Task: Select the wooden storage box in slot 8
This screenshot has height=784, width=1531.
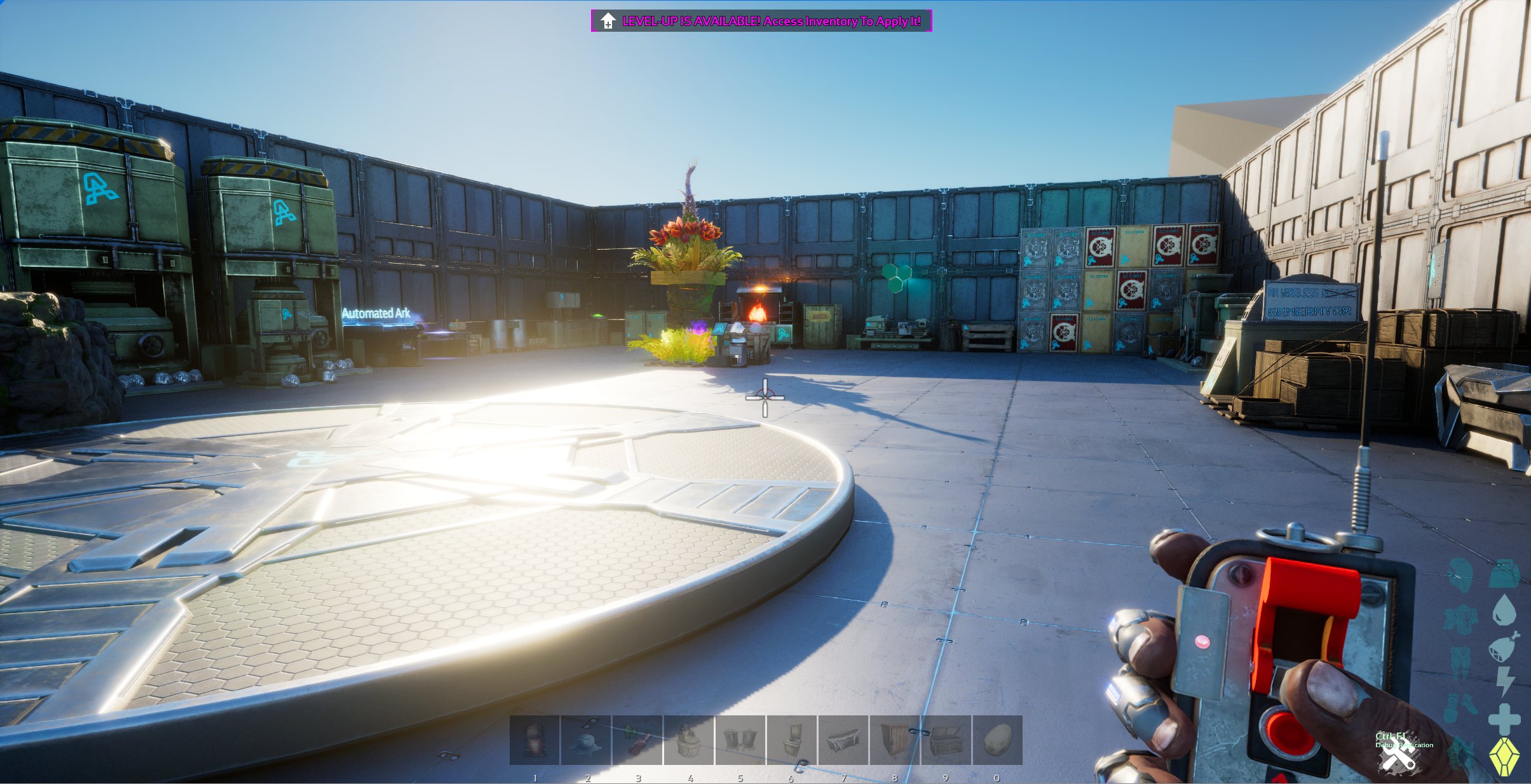Action: click(894, 741)
